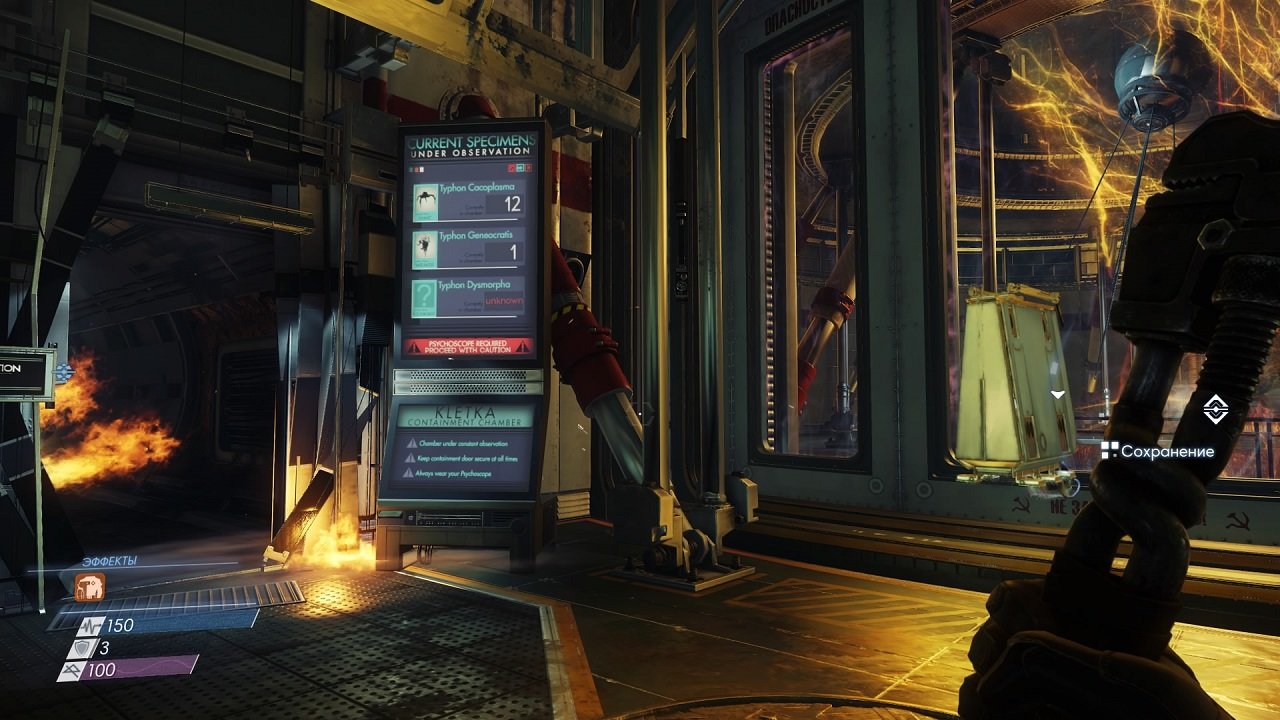
Task: Click the health waveform icon showing 150
Action: click(90, 626)
